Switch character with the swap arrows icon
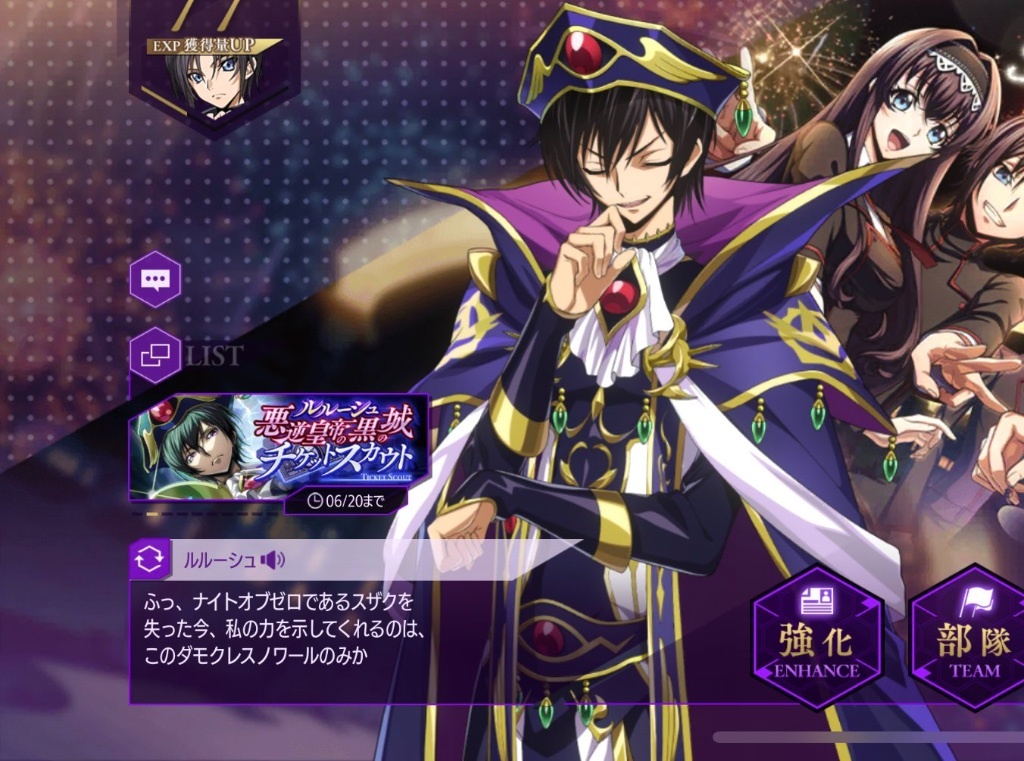This screenshot has height=761, width=1024. click(148, 560)
